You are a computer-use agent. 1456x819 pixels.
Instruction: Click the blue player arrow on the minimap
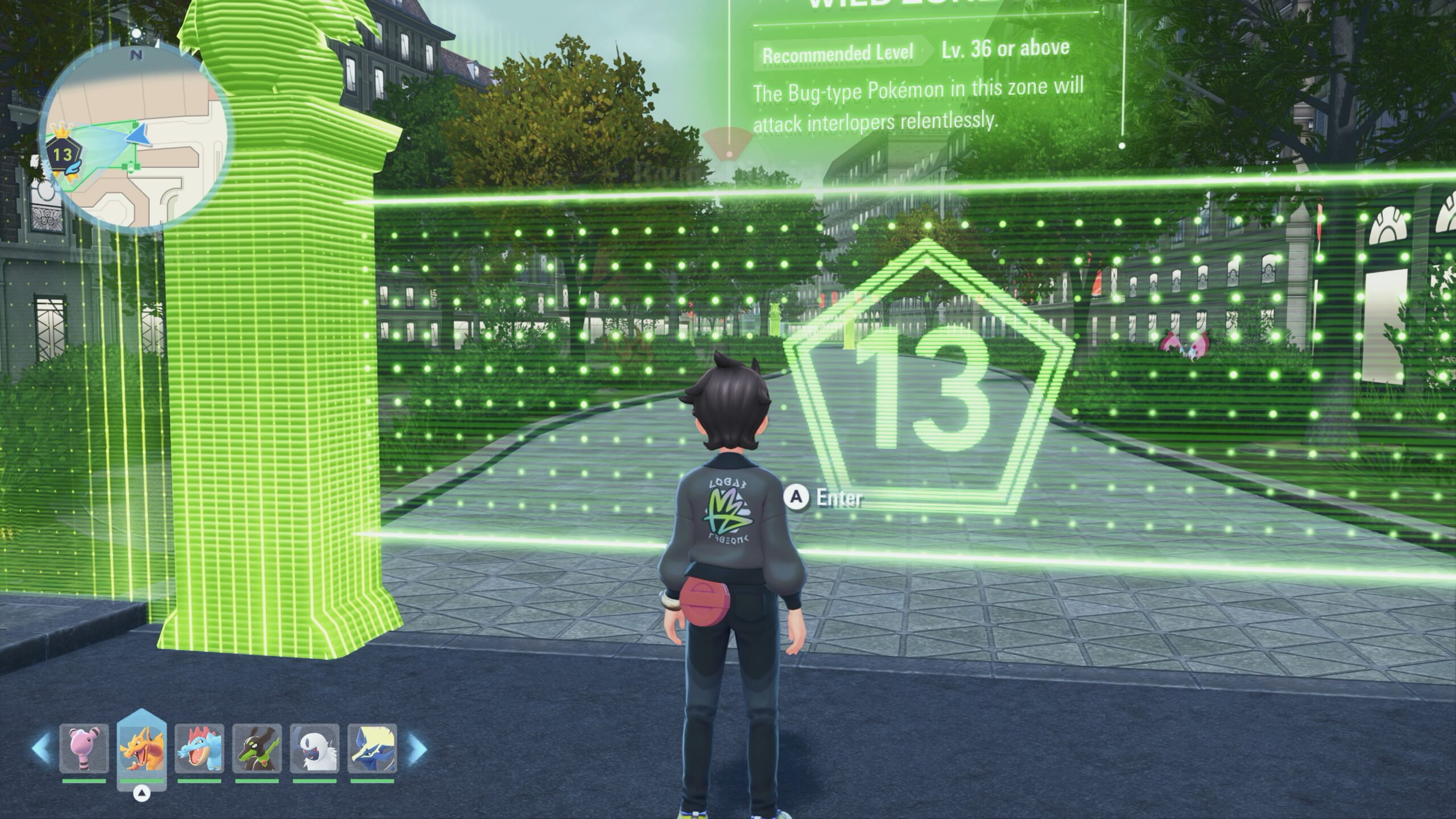point(137,136)
